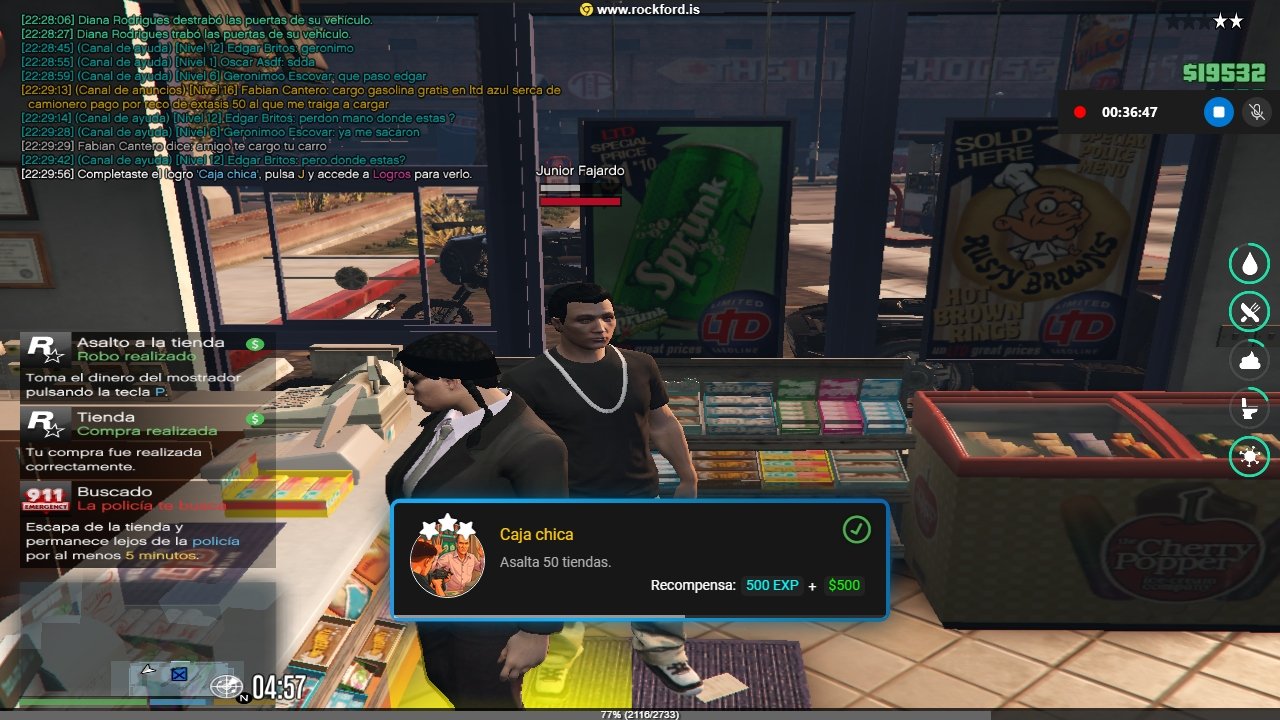1280x720 pixels.
Task: Toggle the recording microphone mute
Action: (1255, 112)
